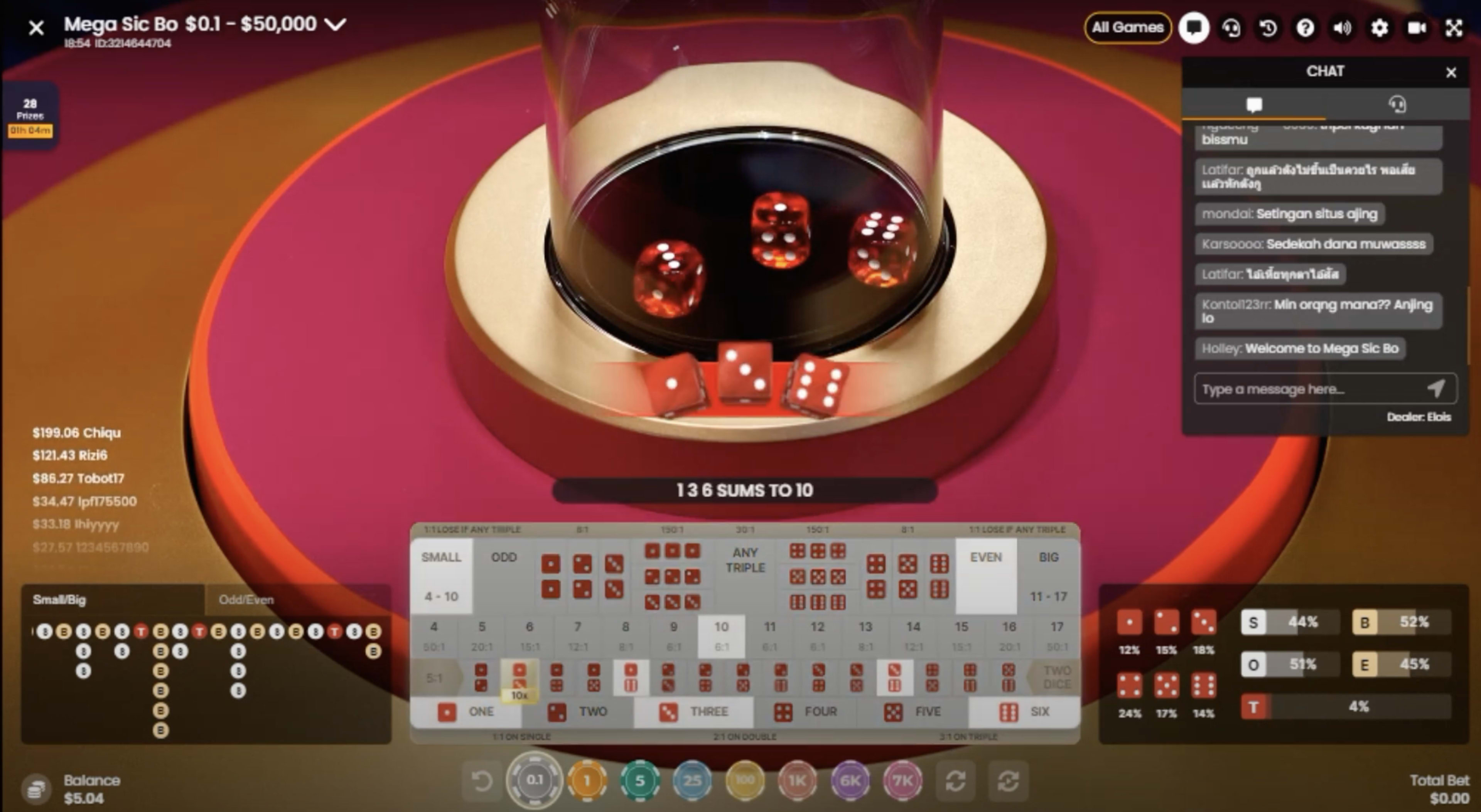Open the game settings gear
The image size is (1481, 812).
1379,28
